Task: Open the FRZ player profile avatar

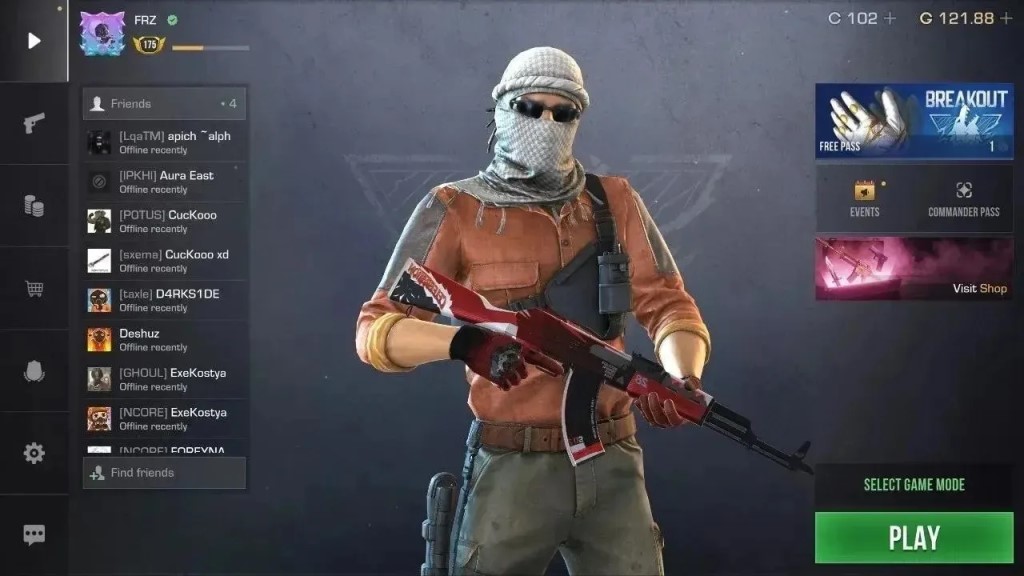Action: (102, 34)
